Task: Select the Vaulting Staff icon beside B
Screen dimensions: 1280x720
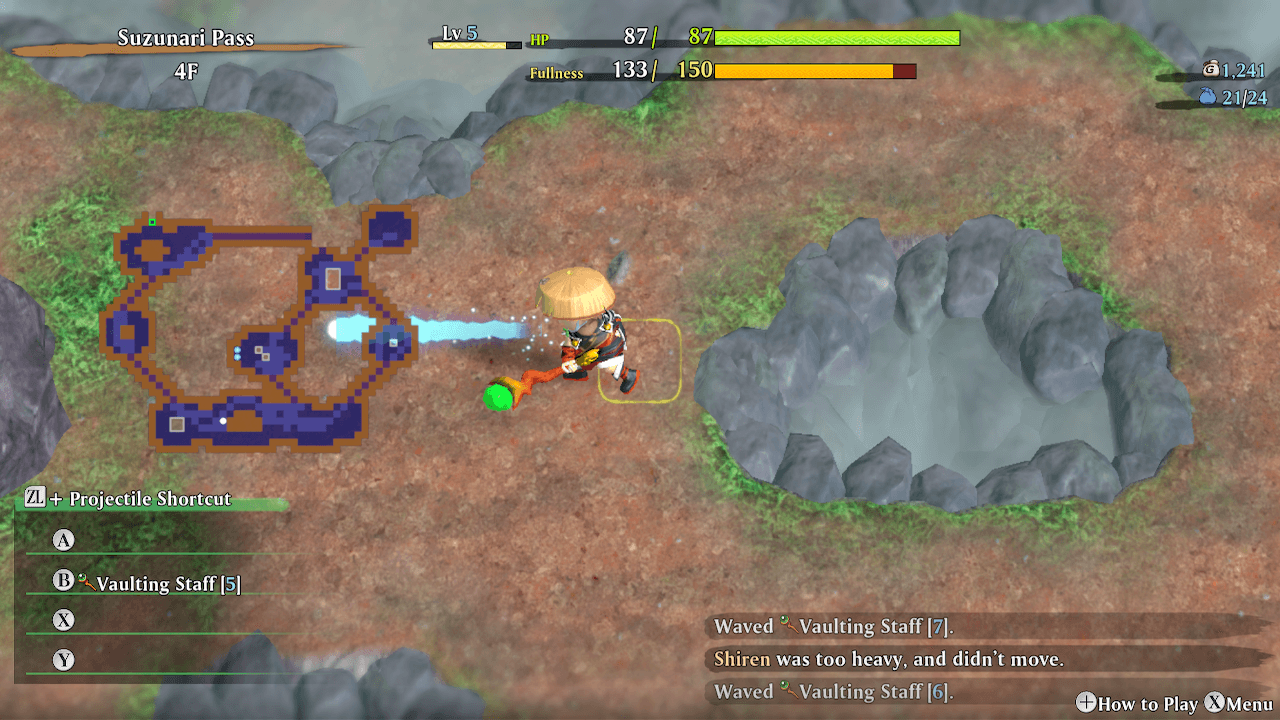Action: 88,579
